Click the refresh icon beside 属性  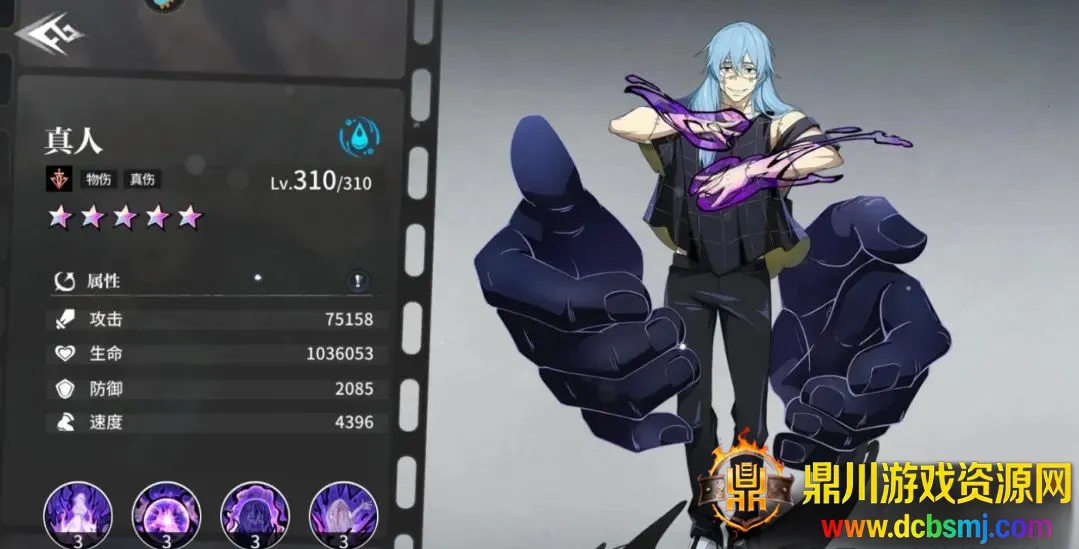pyautogui.click(x=65, y=282)
